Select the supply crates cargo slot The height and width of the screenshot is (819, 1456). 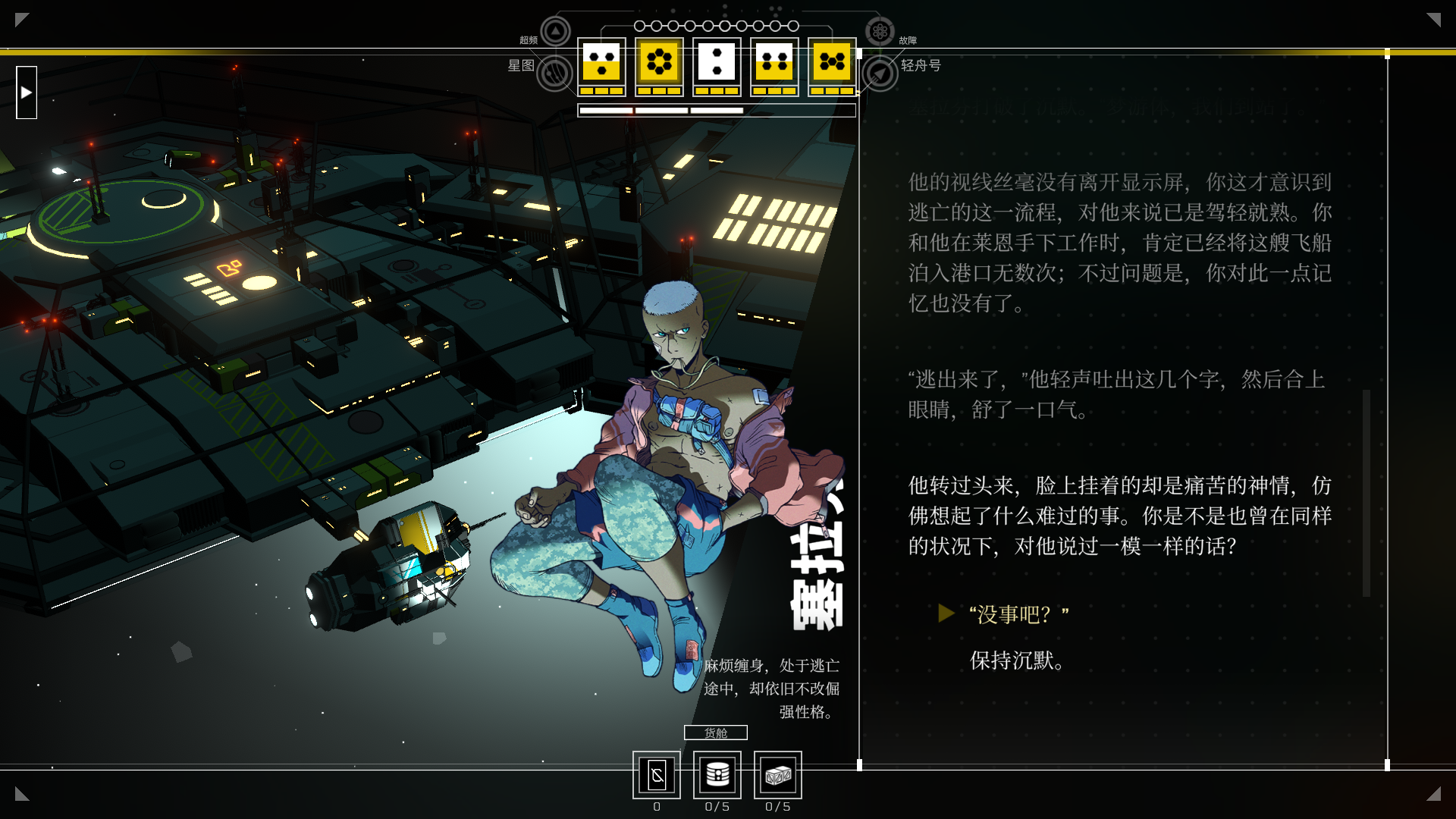coord(778,775)
